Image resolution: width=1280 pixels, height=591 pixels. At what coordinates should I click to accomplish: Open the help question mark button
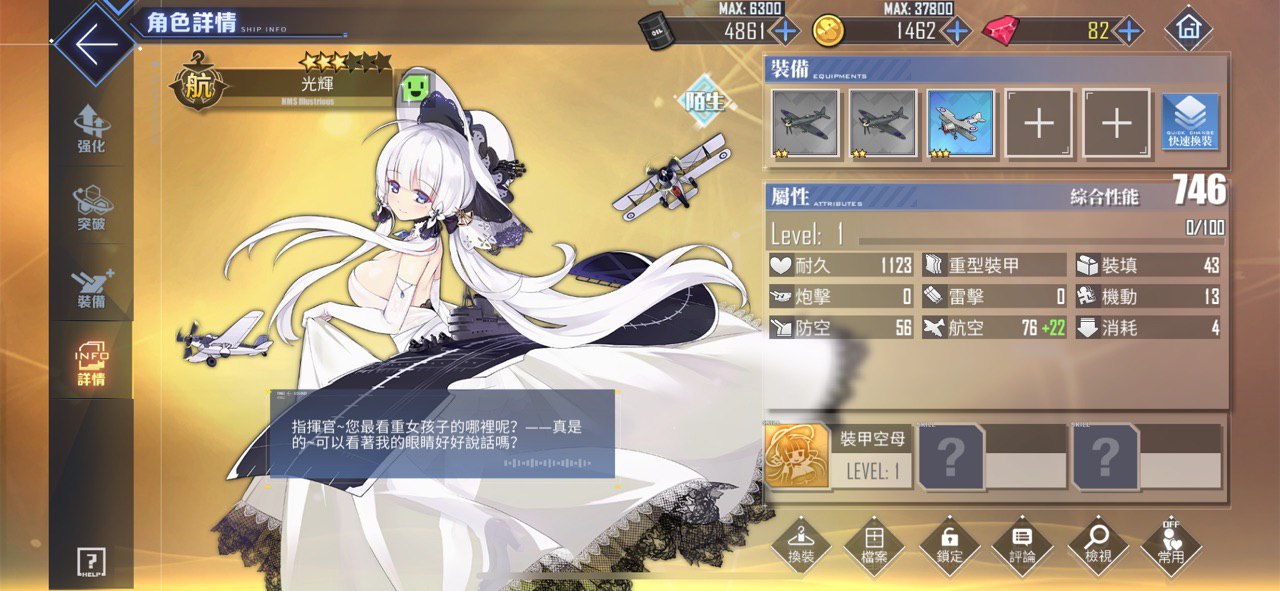(x=91, y=562)
